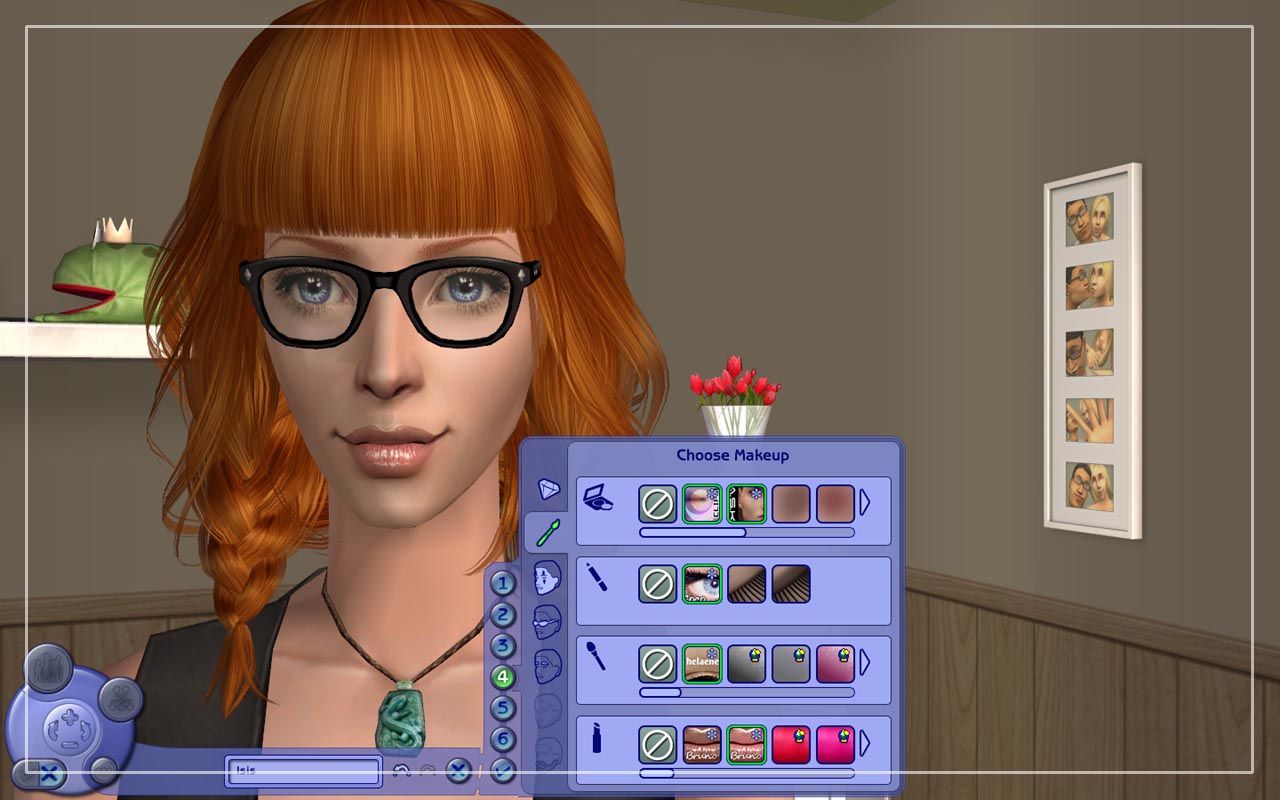Accept changes with the checkmark button
Screen dimensions: 1280x800
pos(502,771)
